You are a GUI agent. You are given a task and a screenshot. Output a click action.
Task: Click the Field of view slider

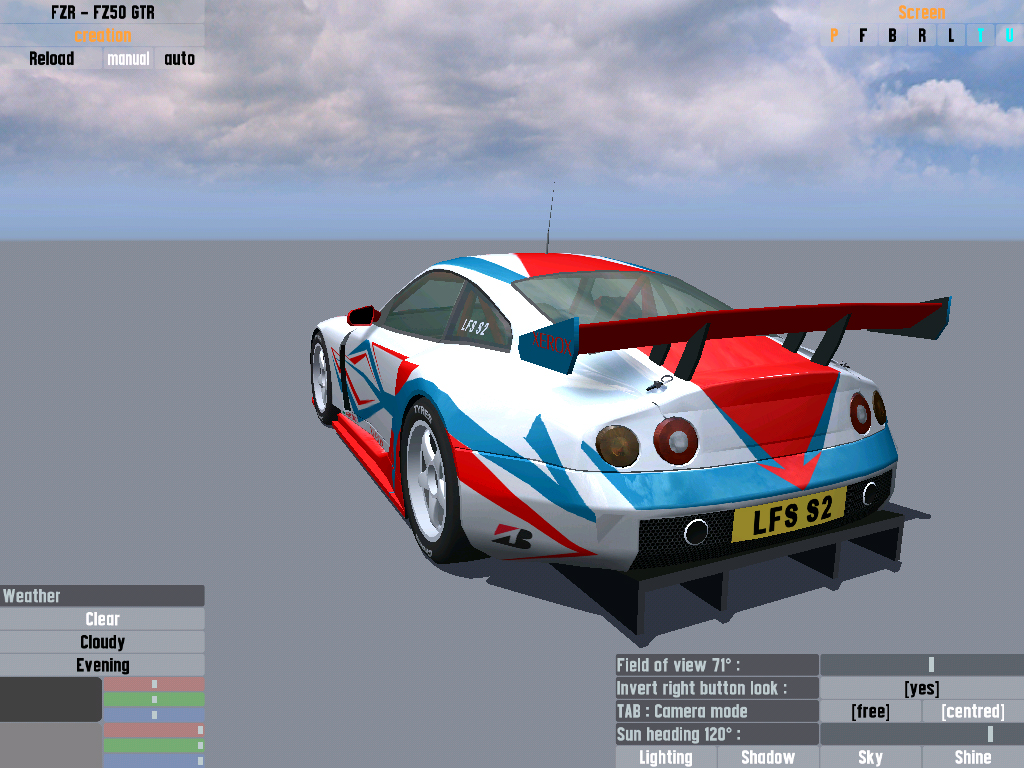pyautogui.click(x=921, y=665)
